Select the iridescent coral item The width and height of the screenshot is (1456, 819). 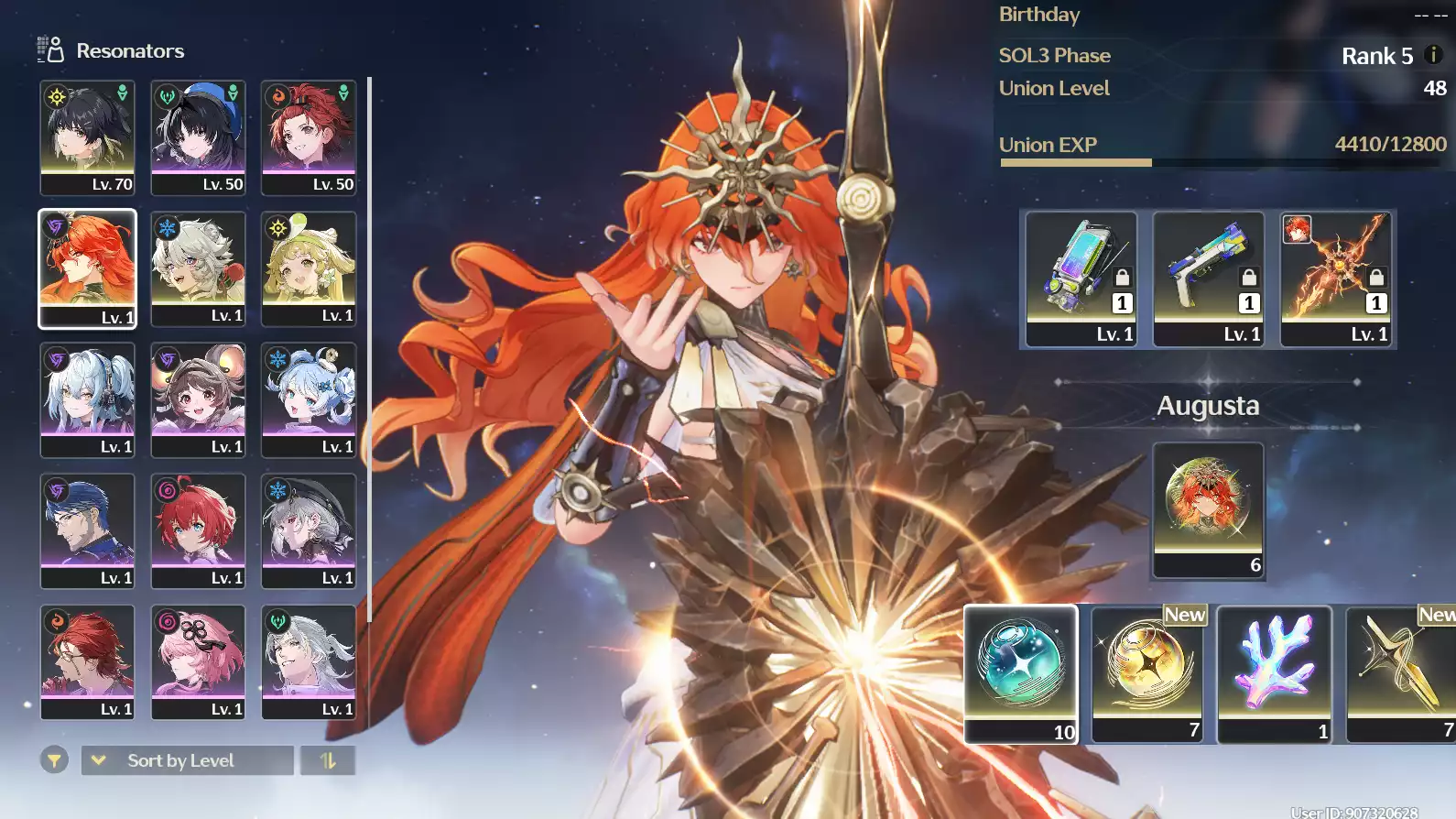click(x=1274, y=672)
